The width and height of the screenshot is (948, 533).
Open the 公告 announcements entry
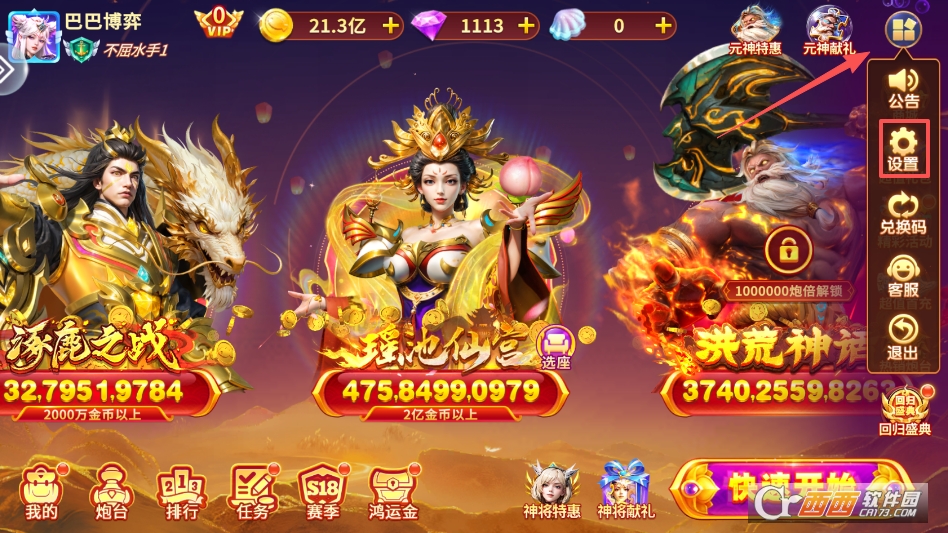pos(903,86)
